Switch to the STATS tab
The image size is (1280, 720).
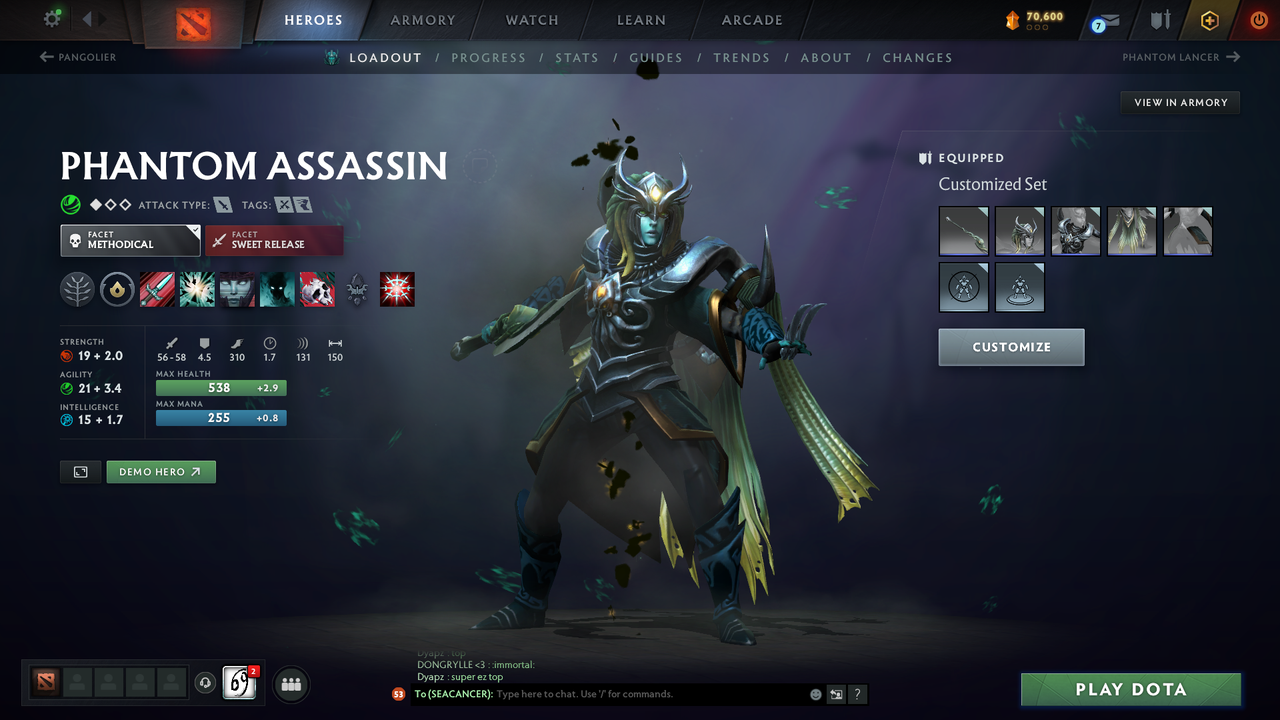[577, 57]
